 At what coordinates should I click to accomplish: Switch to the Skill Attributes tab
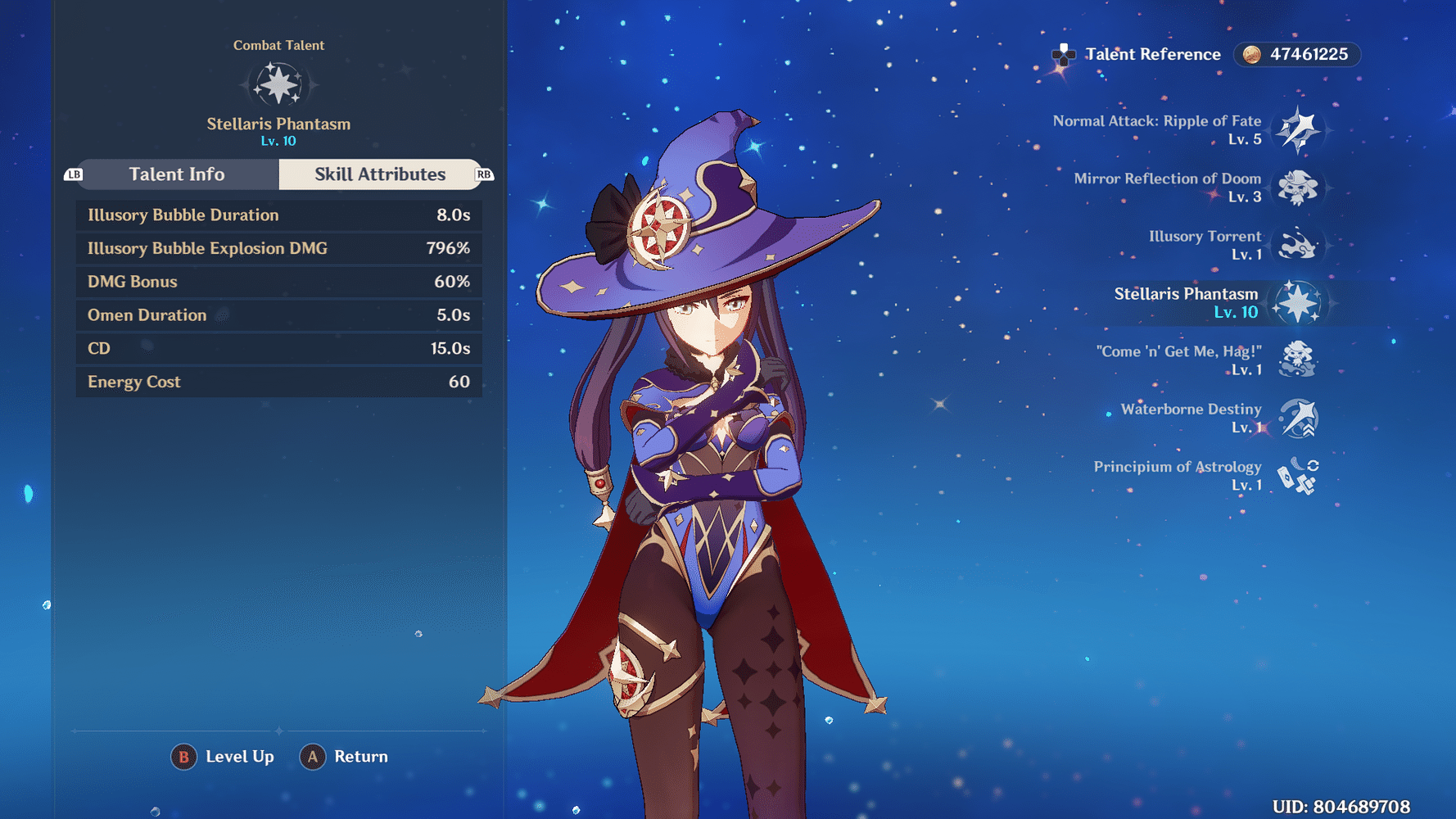tap(380, 174)
